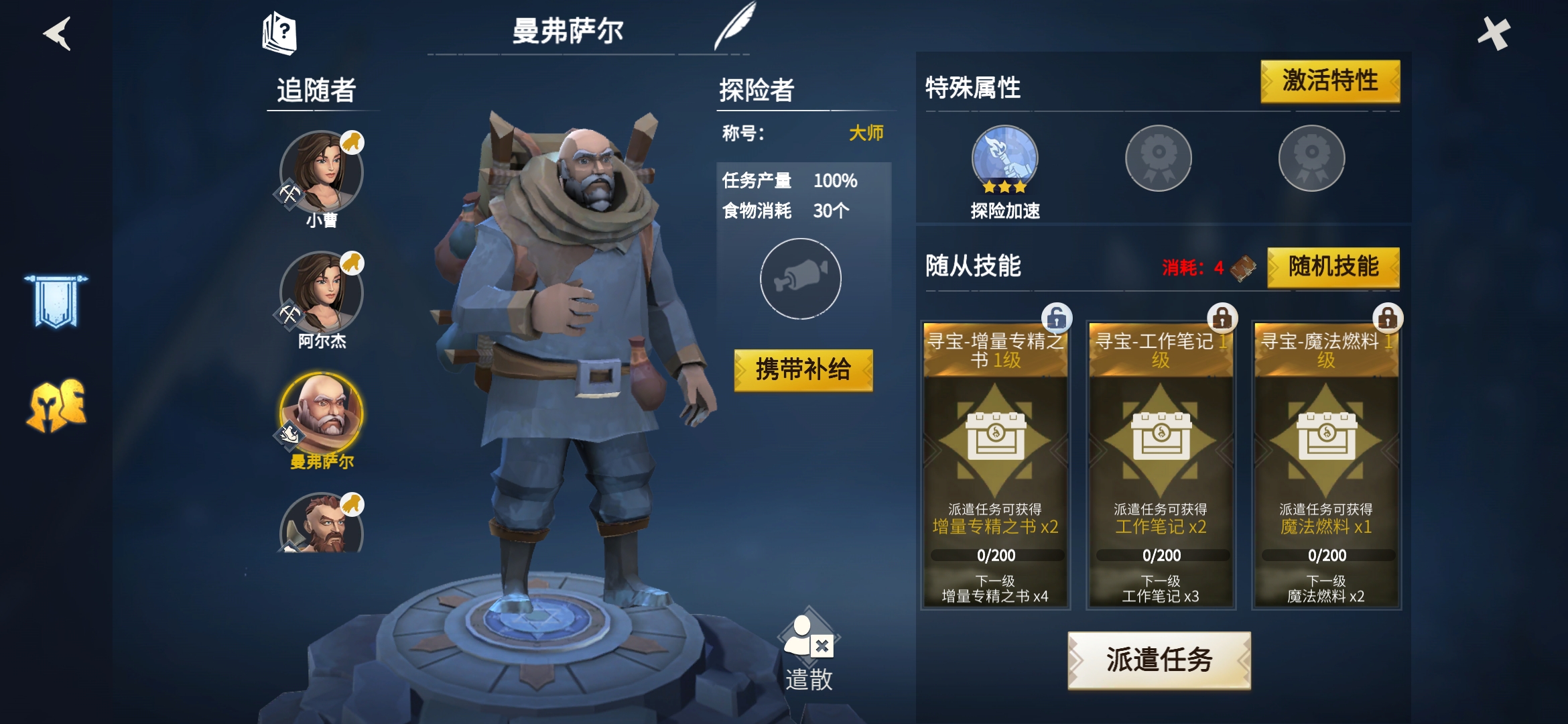
Task: Click the camera icon below the stats panel
Action: tap(801, 279)
